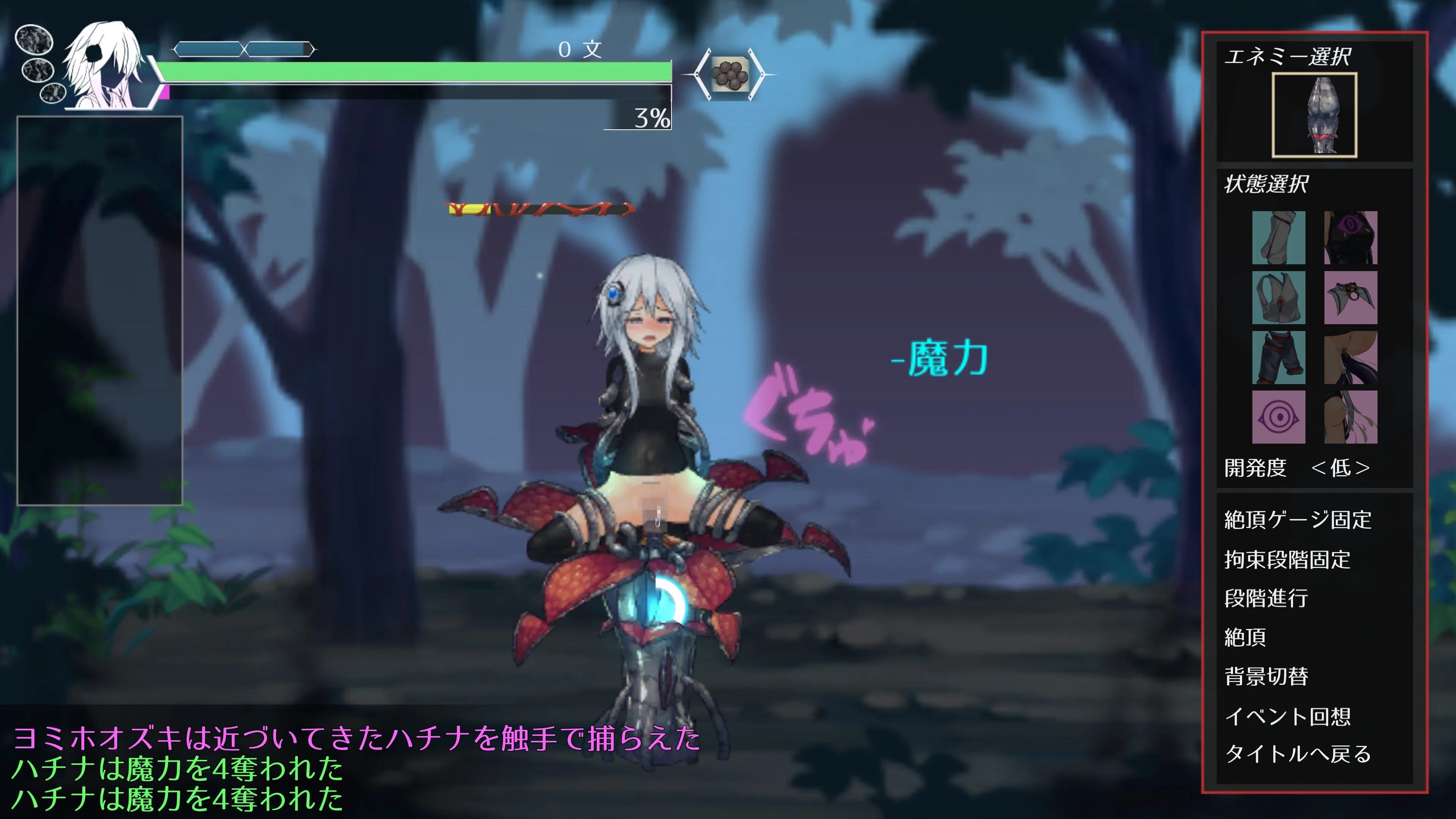Toggle the 拘束段階固定 option
Viewport: 1456px width, 819px height.
click(1287, 560)
